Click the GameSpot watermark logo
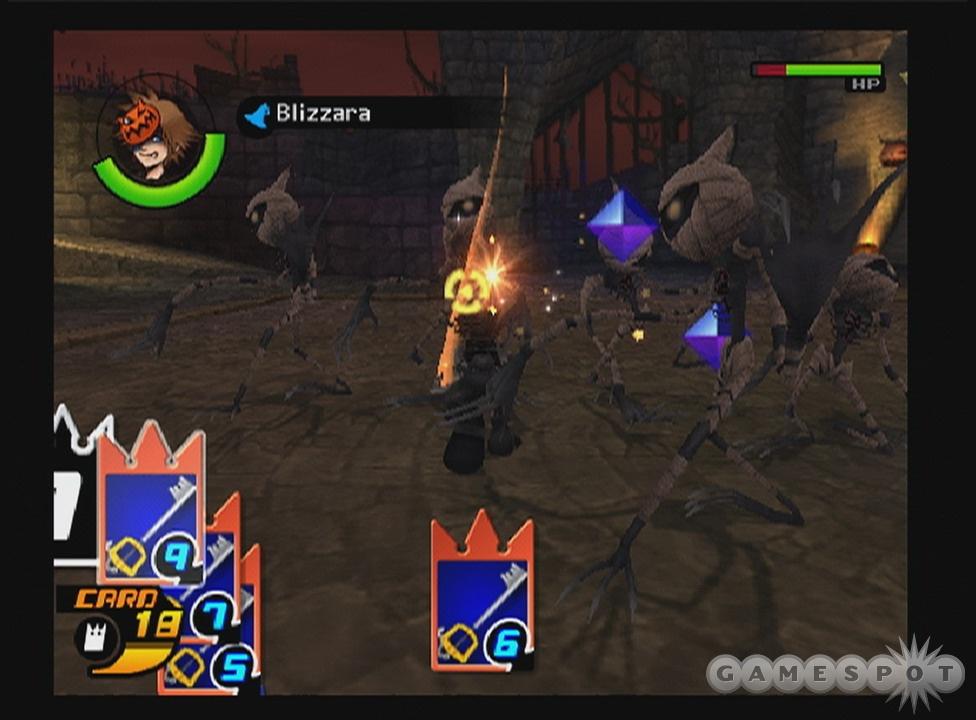The width and height of the screenshot is (976, 720). (x=835, y=673)
